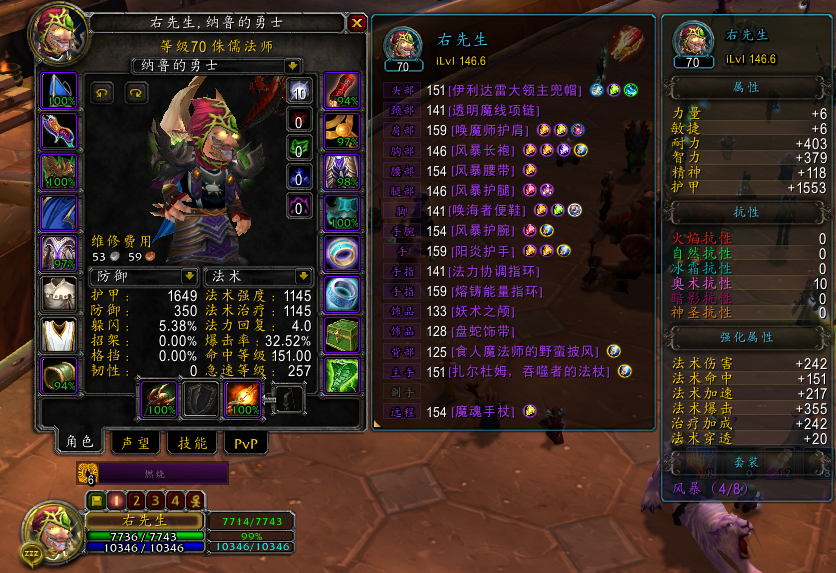Select party target marker 1 button
Image resolution: width=836 pixels, height=573 pixels.
point(115,500)
